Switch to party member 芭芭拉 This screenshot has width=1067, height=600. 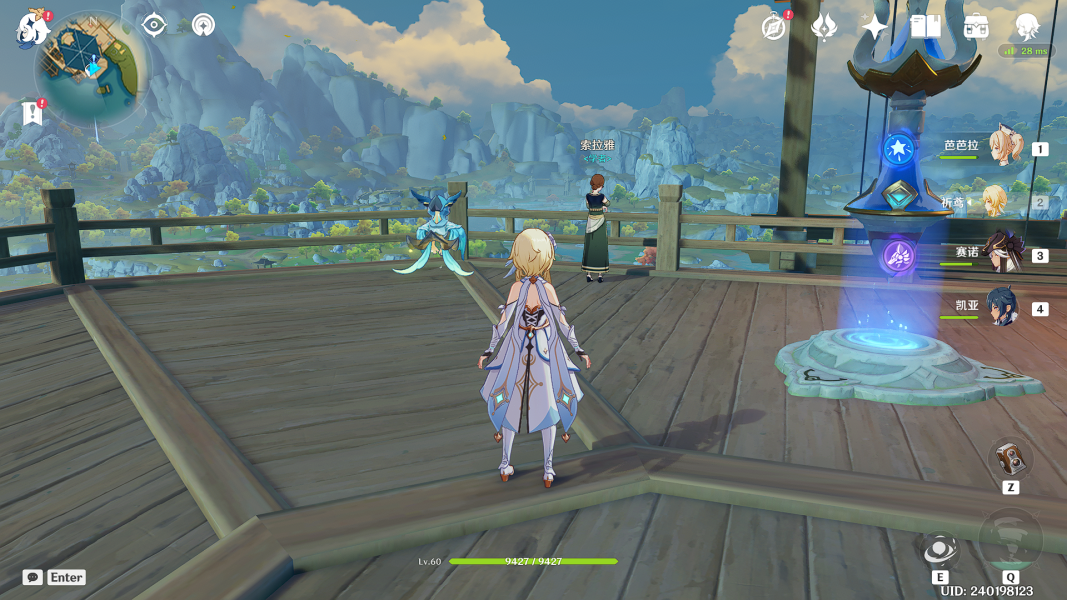[x=1003, y=147]
